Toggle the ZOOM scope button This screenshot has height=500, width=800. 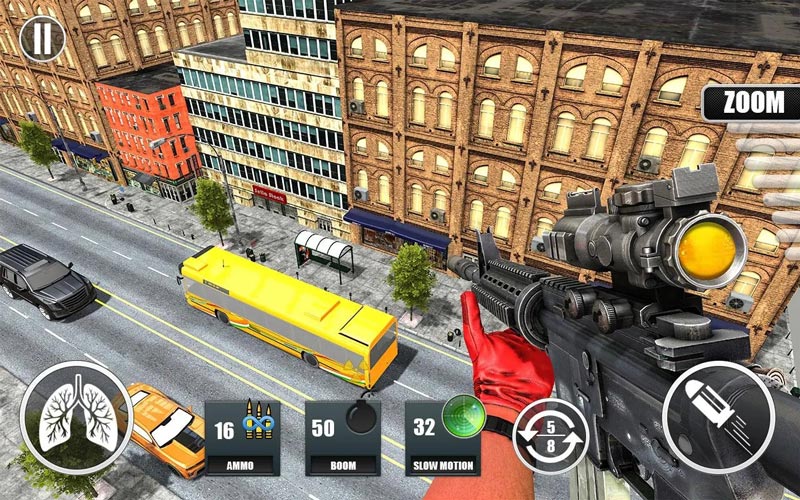751,103
